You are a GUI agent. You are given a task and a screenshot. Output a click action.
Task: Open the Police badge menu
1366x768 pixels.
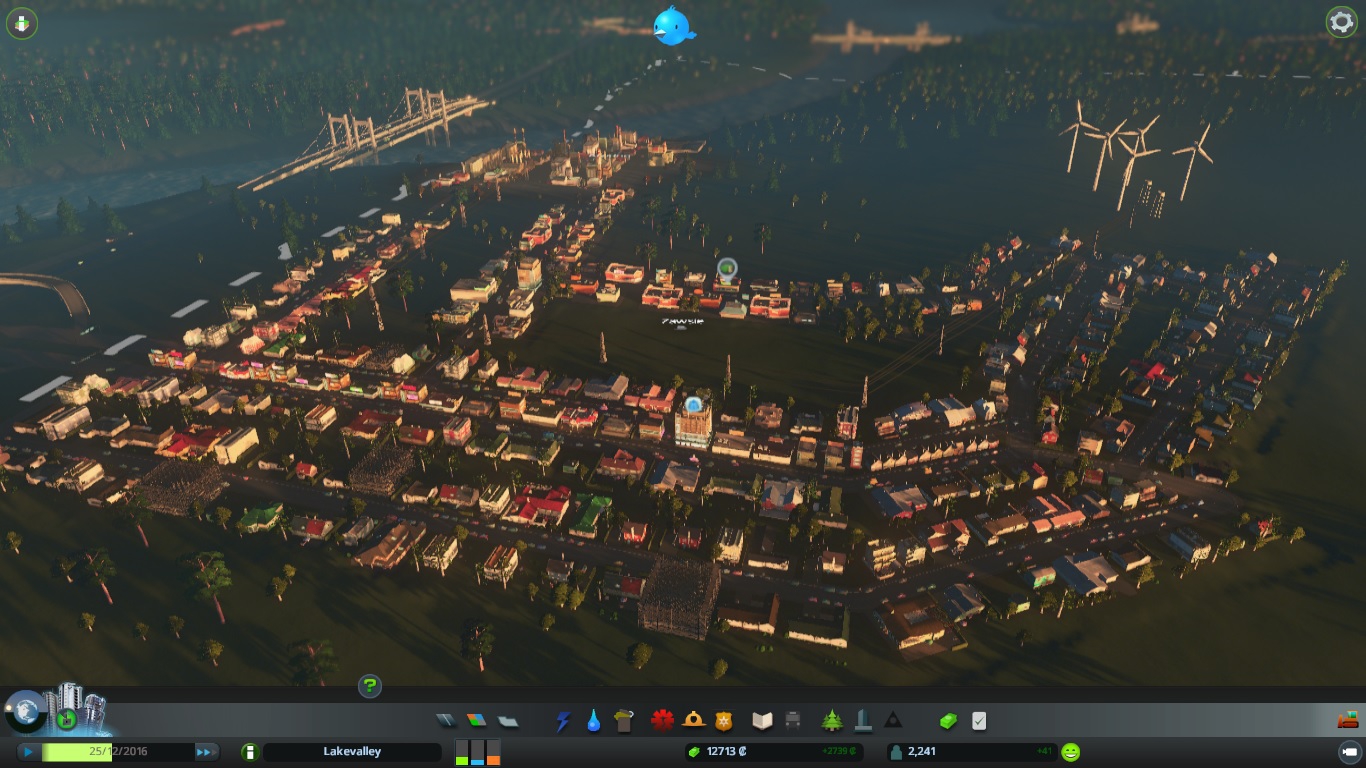[x=723, y=720]
